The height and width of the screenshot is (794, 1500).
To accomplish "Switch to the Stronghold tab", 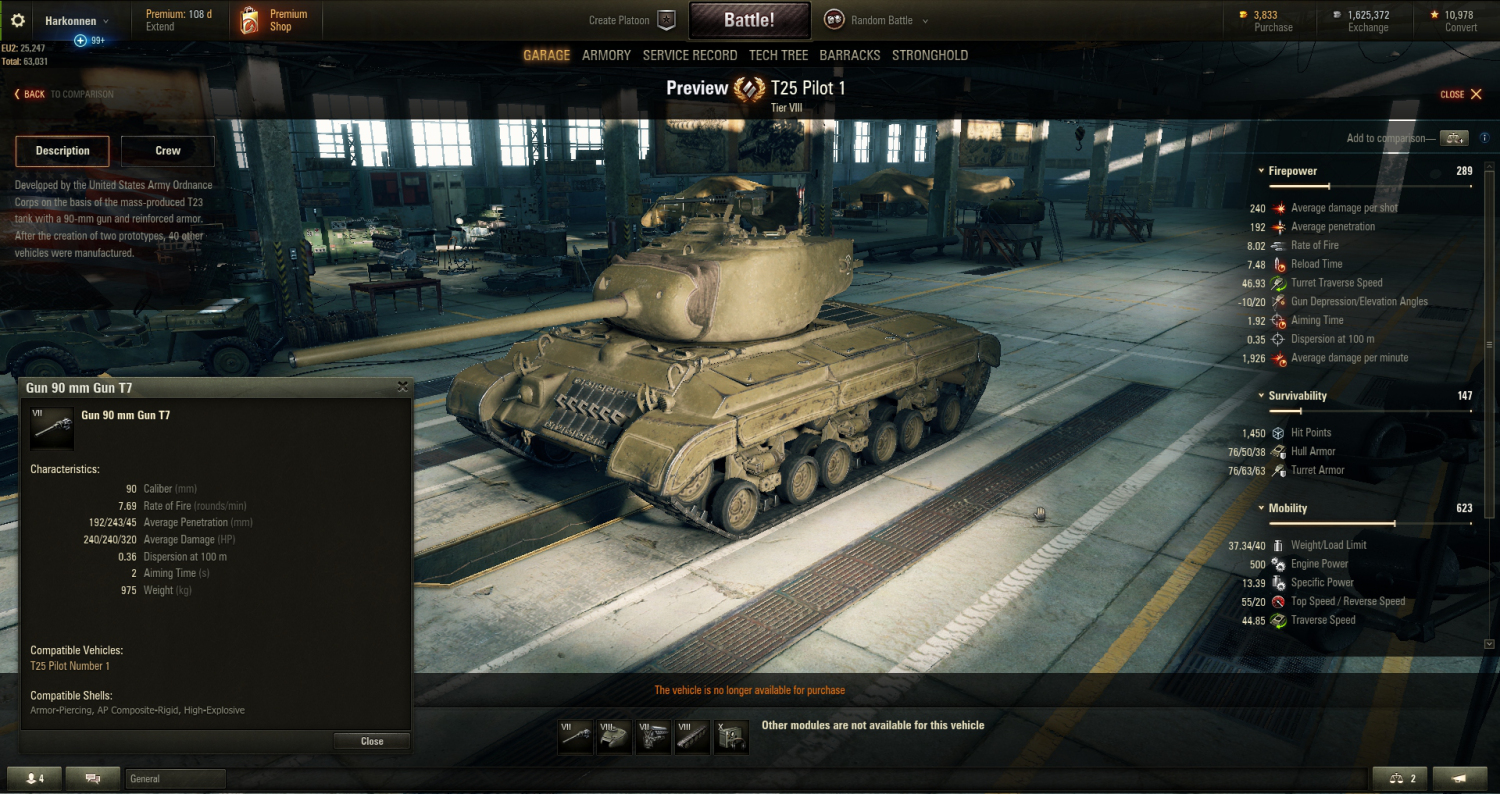I will point(930,55).
